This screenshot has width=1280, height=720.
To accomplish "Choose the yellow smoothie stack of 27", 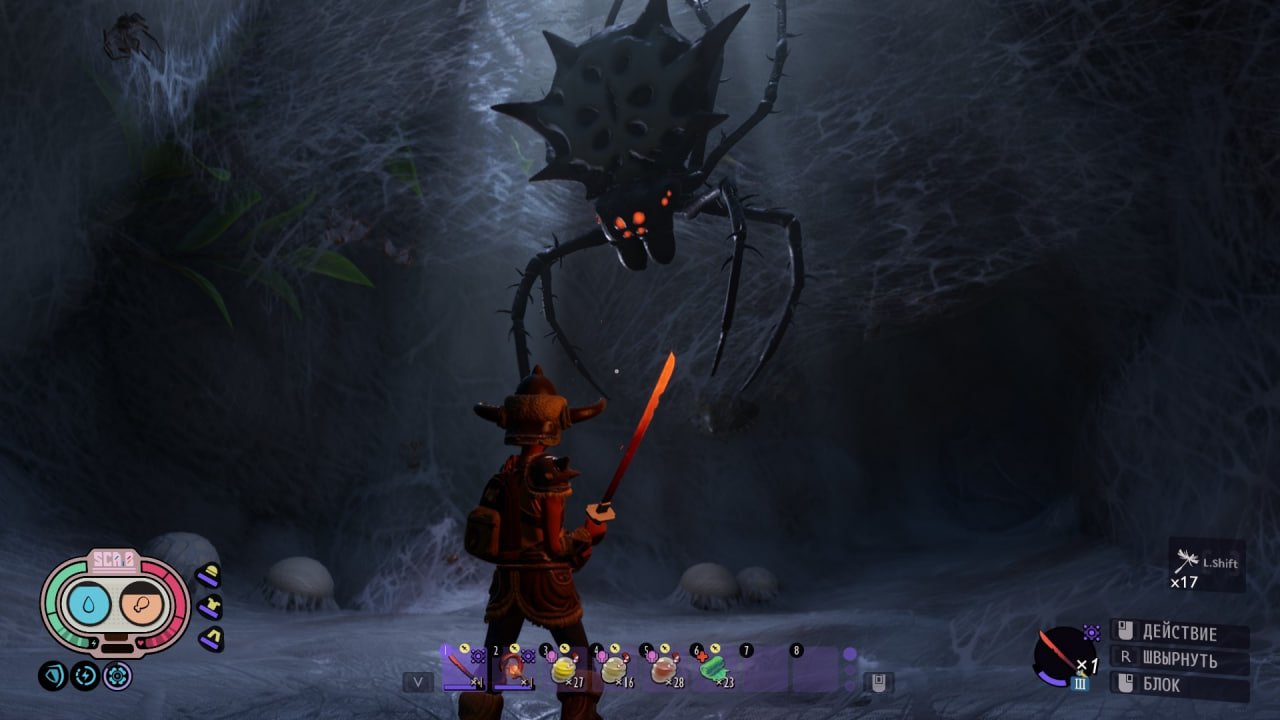I will tap(563, 667).
